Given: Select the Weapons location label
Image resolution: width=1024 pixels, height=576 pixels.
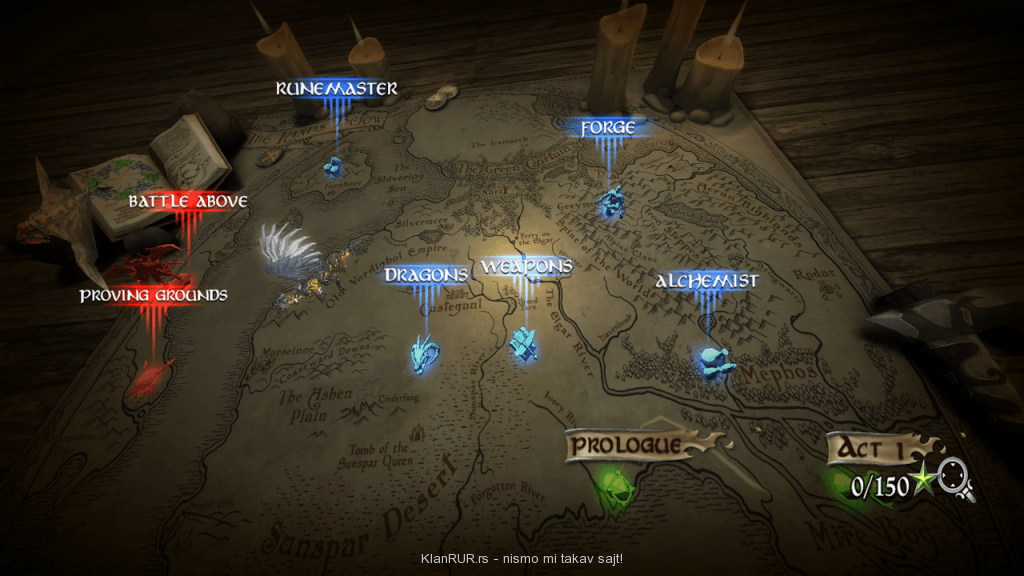Looking at the screenshot, I should point(526,267).
